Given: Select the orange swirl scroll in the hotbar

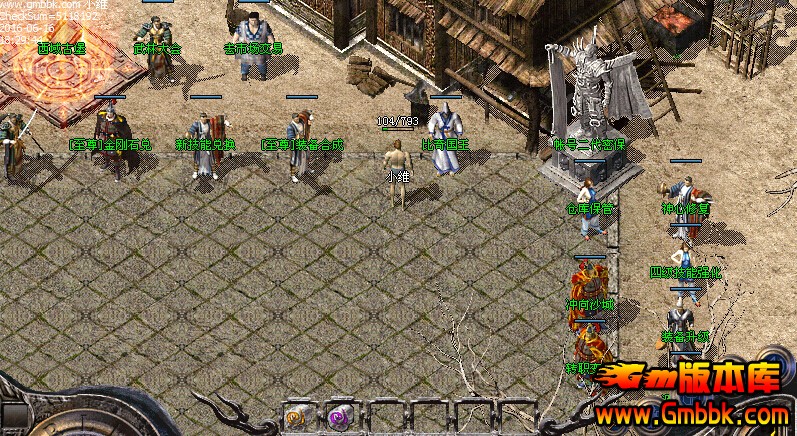Looking at the screenshot, I should pos(297,417).
